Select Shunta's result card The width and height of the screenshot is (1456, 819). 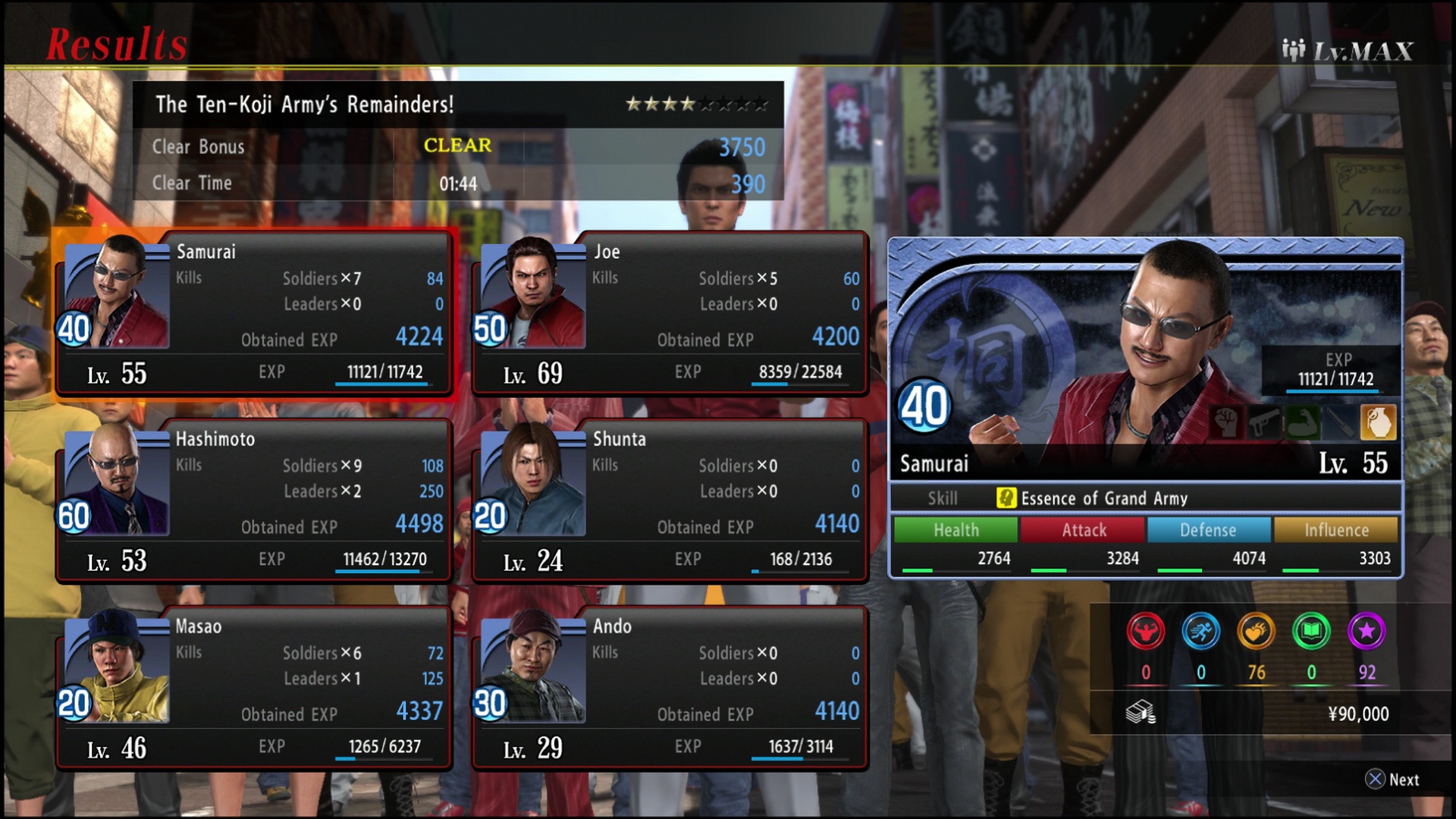click(670, 502)
